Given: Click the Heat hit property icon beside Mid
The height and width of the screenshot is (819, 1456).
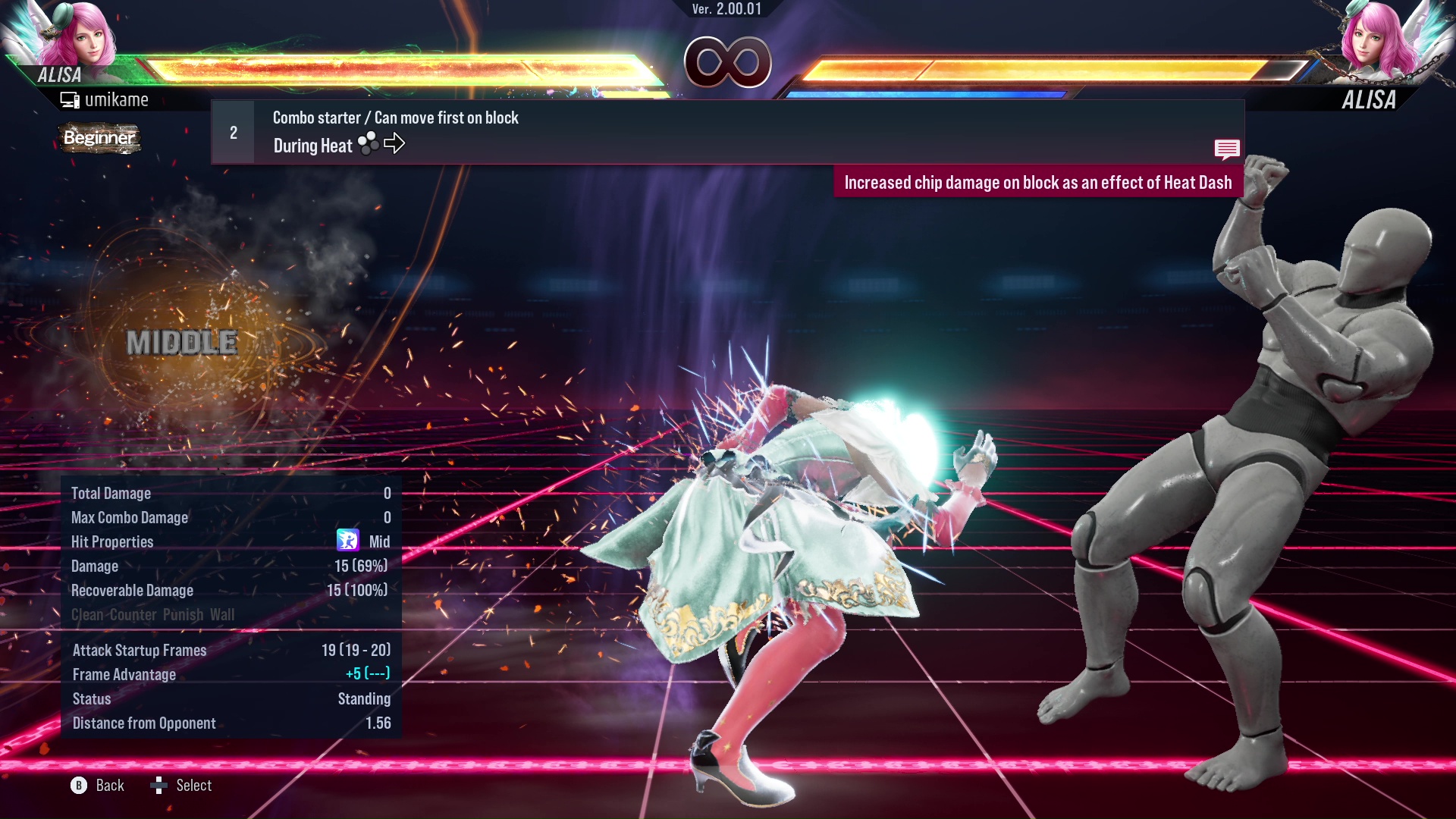Looking at the screenshot, I should click(x=350, y=541).
